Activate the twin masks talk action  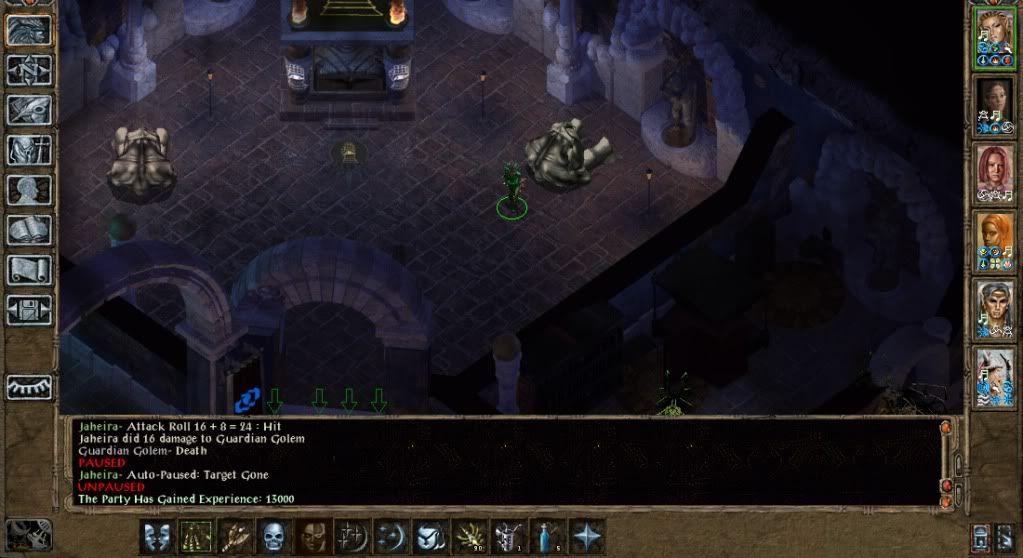coord(158,537)
